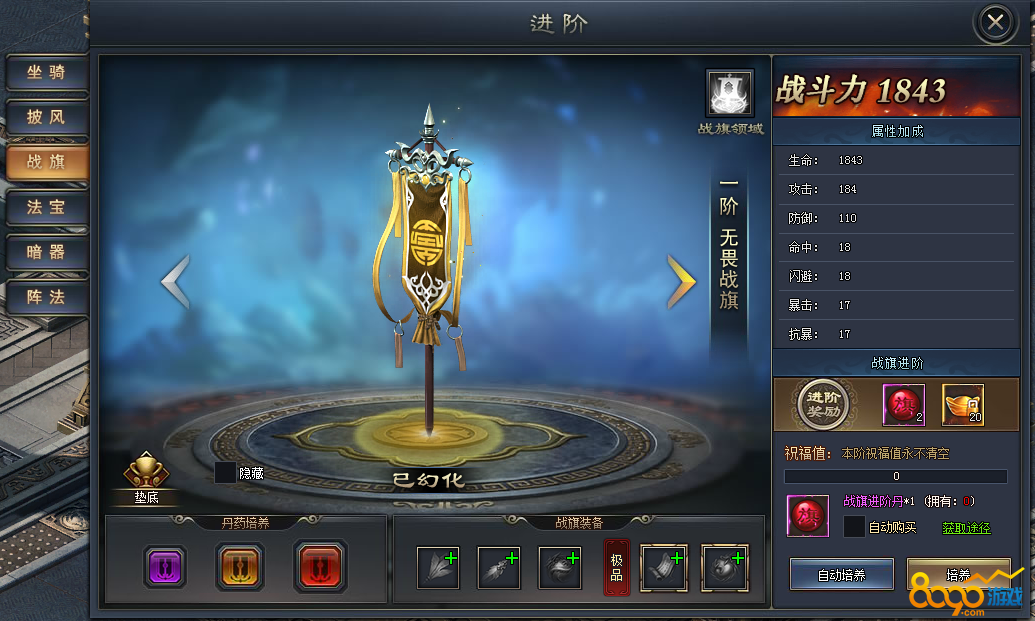This screenshot has width=1035, height=621.
Task: Open the 获取途径 link
Action: pos(966,528)
